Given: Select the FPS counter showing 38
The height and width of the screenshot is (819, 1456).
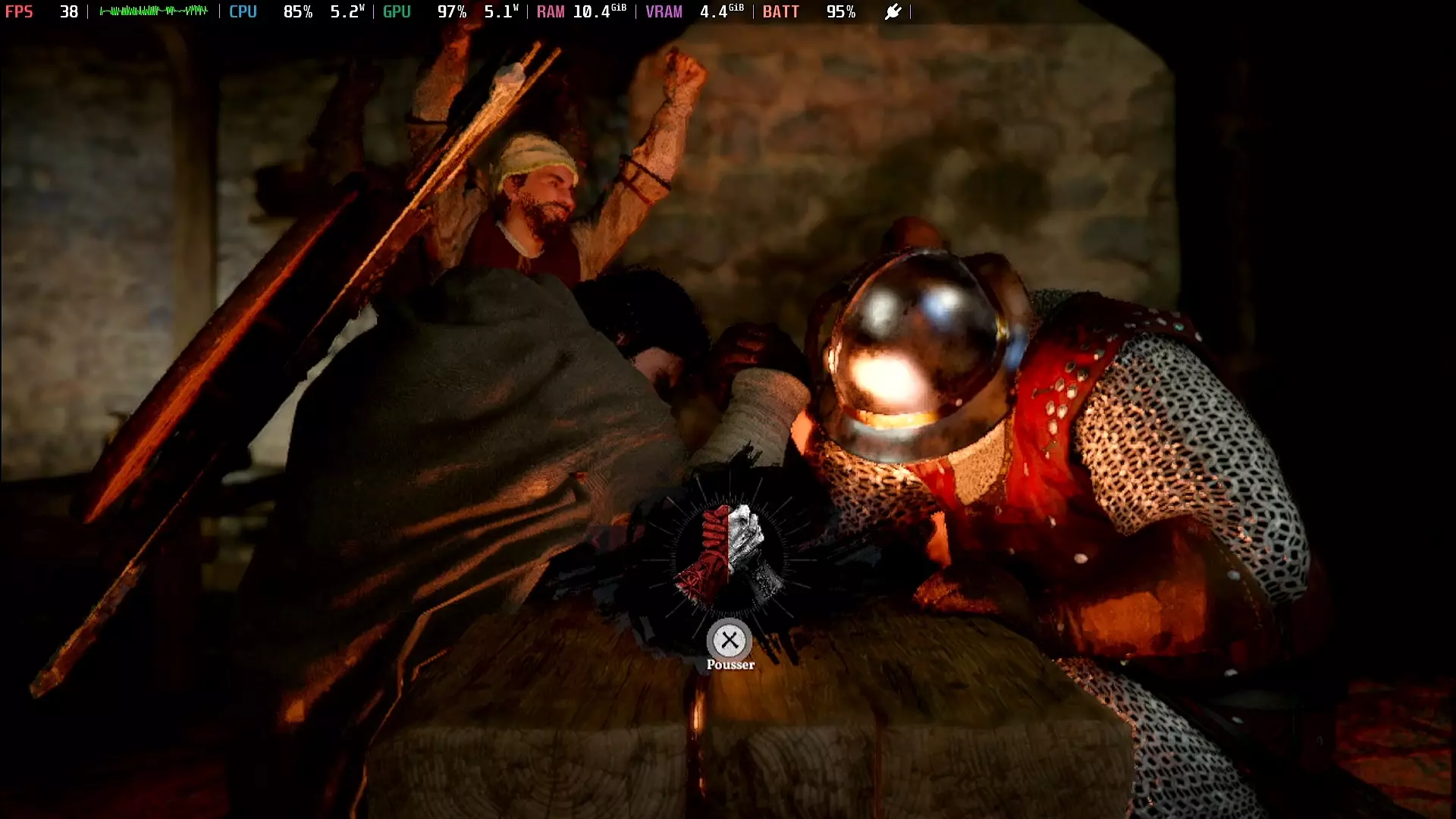Looking at the screenshot, I should [68, 12].
